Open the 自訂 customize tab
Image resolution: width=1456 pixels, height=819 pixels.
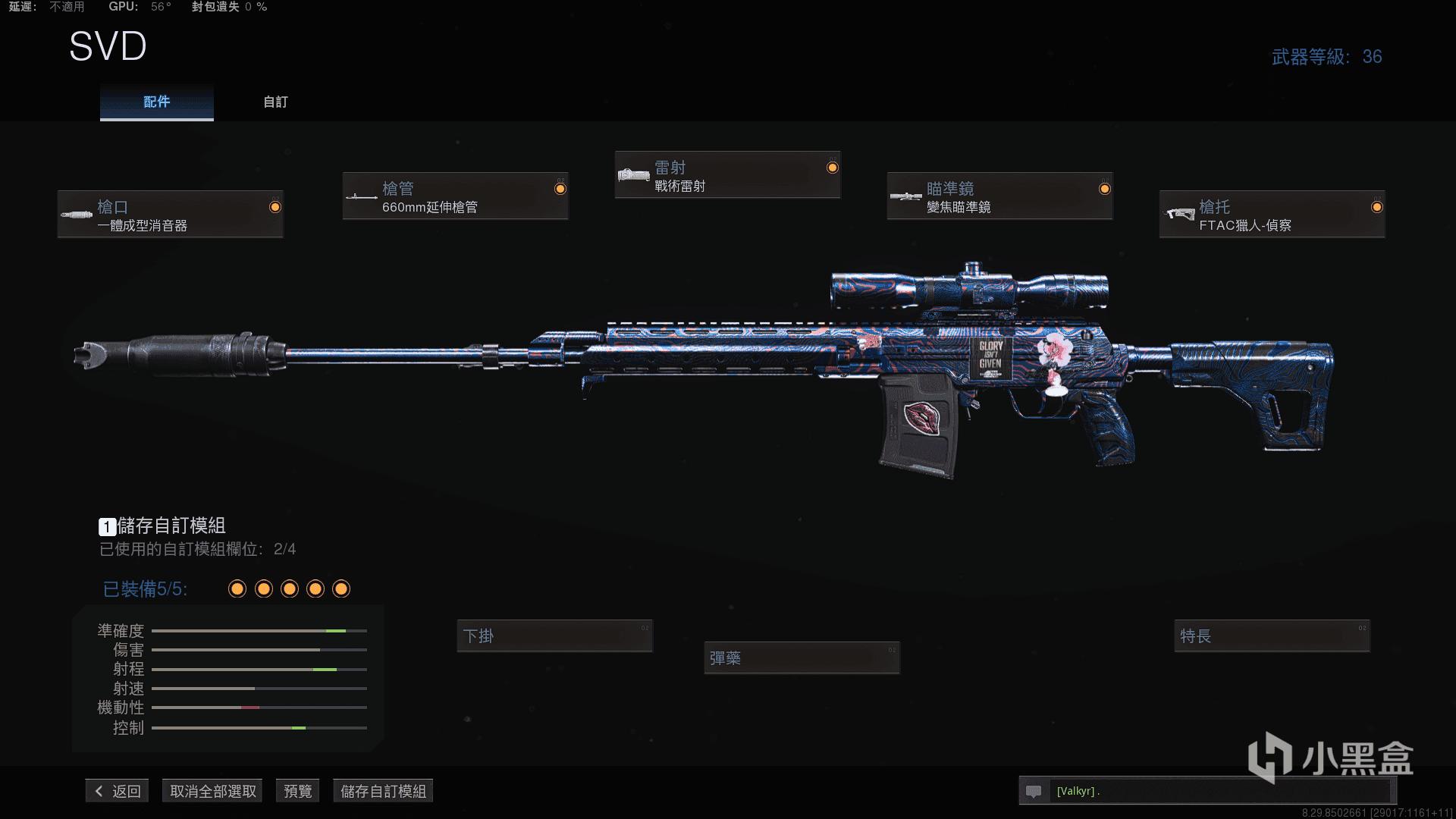click(x=275, y=102)
